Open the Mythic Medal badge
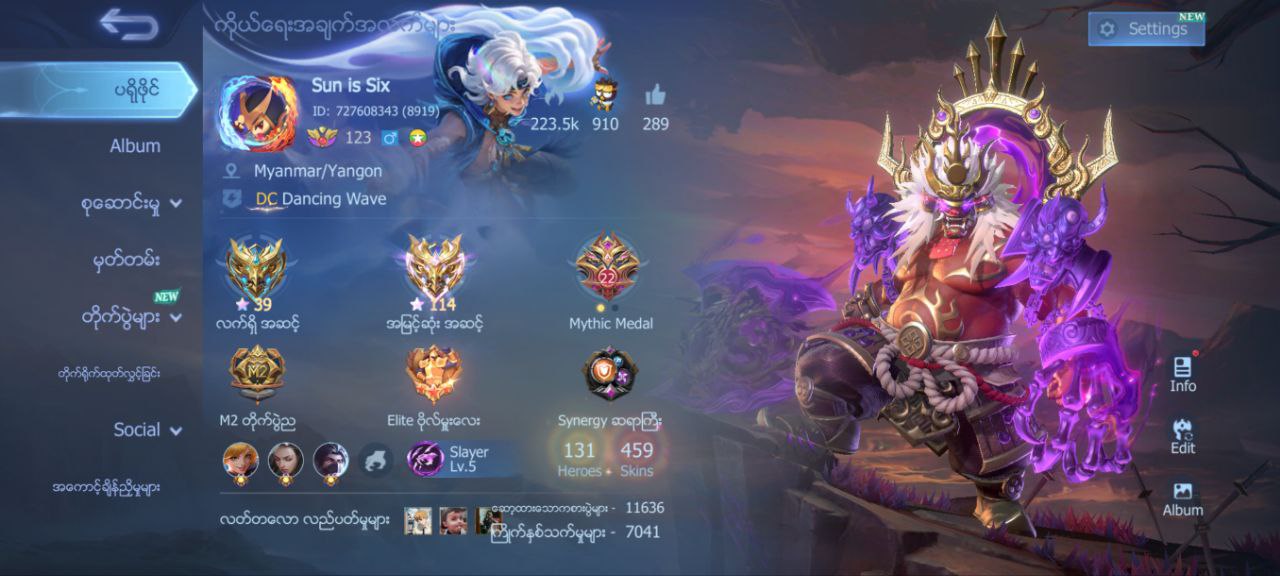This screenshot has height=576, width=1280. click(610, 268)
